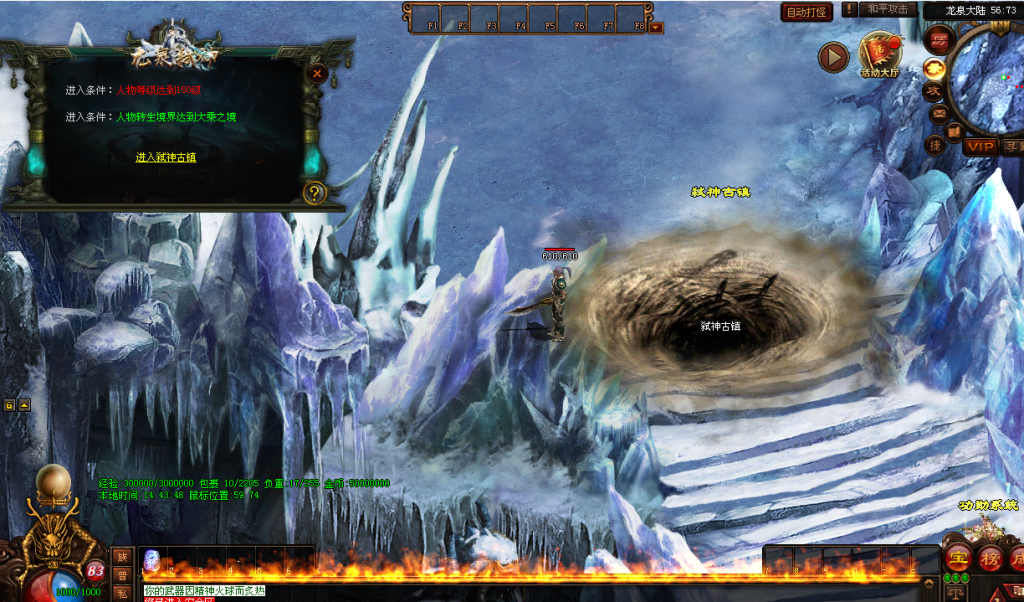Switch to the 族 chat channel
This screenshot has width=1024, height=602.
point(122,556)
